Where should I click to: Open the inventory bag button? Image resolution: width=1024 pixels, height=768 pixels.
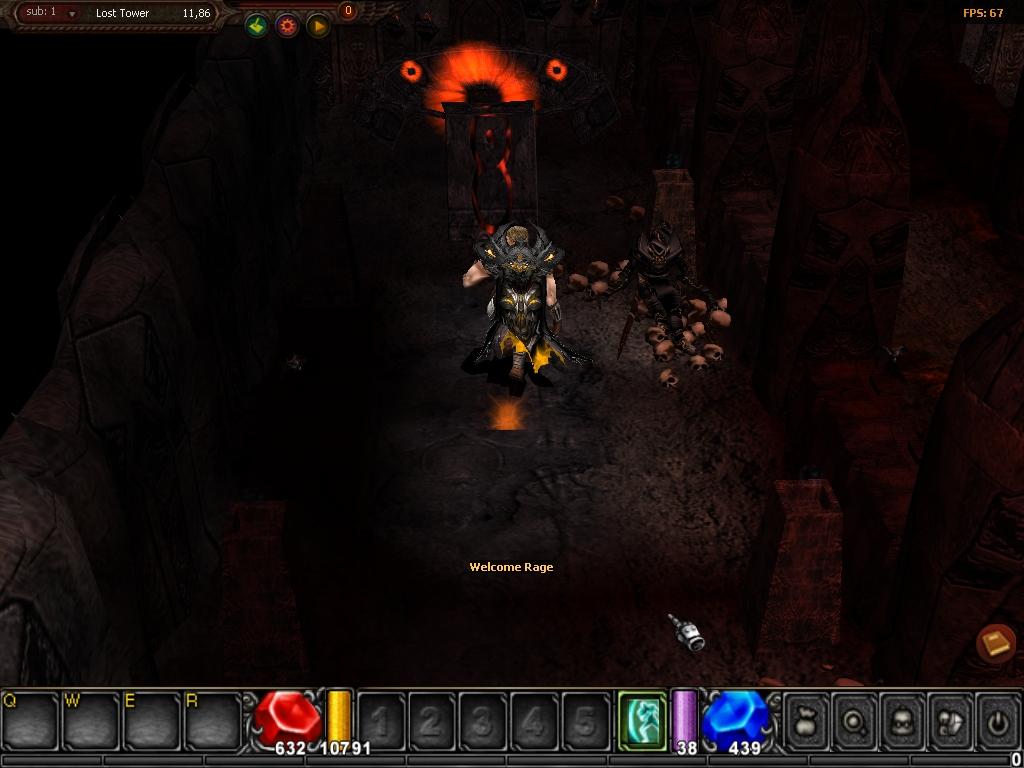click(x=807, y=720)
